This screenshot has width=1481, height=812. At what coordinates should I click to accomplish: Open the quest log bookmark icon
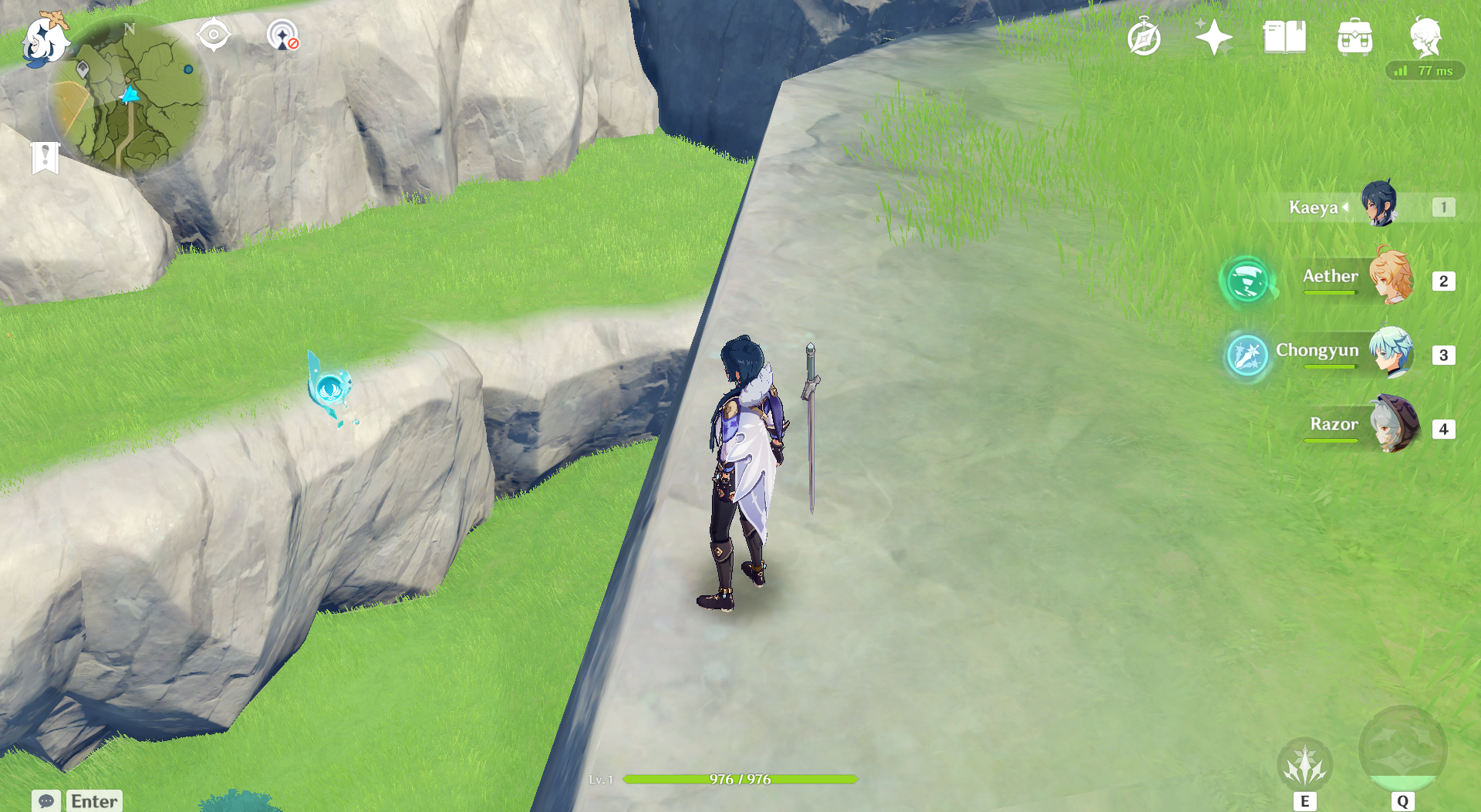[46, 157]
